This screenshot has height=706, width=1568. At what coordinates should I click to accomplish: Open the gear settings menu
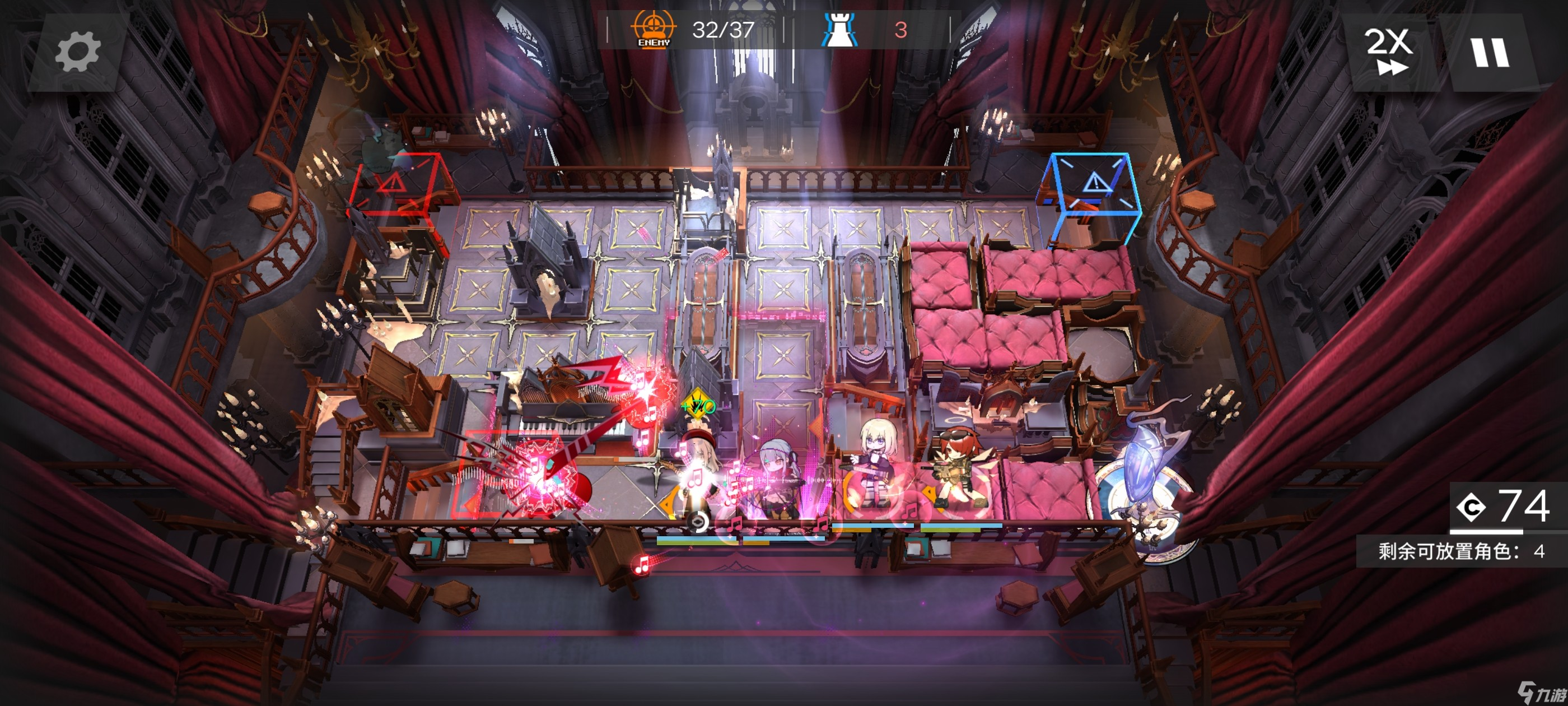click(x=77, y=53)
